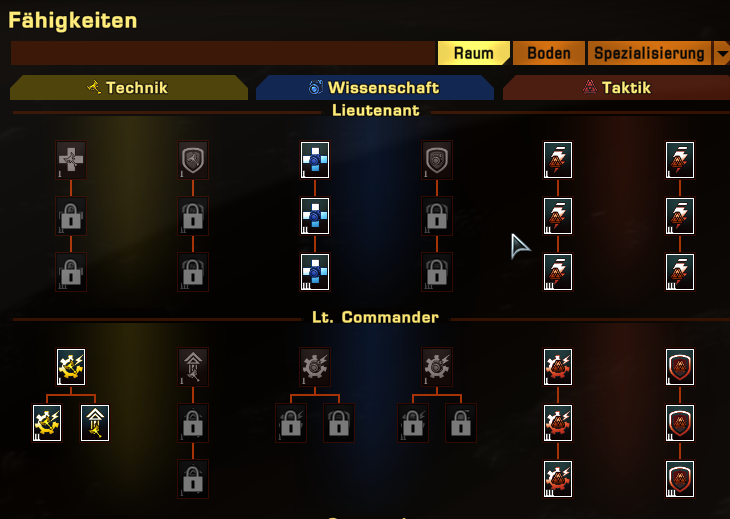Image resolution: width=730 pixels, height=519 pixels.
Task: Expand the dropdown arrow beside Spezialisierung
Action: (x=721, y=53)
